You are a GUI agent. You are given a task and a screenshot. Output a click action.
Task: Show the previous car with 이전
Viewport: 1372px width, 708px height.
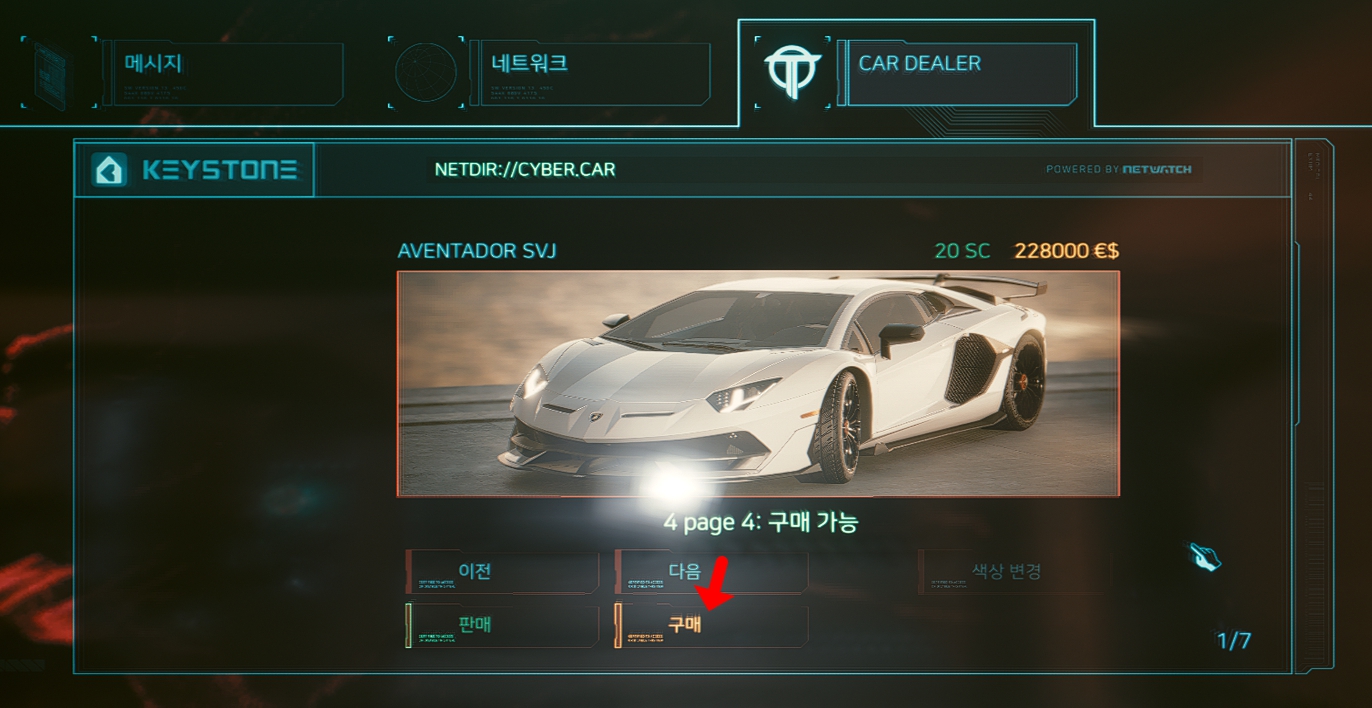(x=502, y=572)
